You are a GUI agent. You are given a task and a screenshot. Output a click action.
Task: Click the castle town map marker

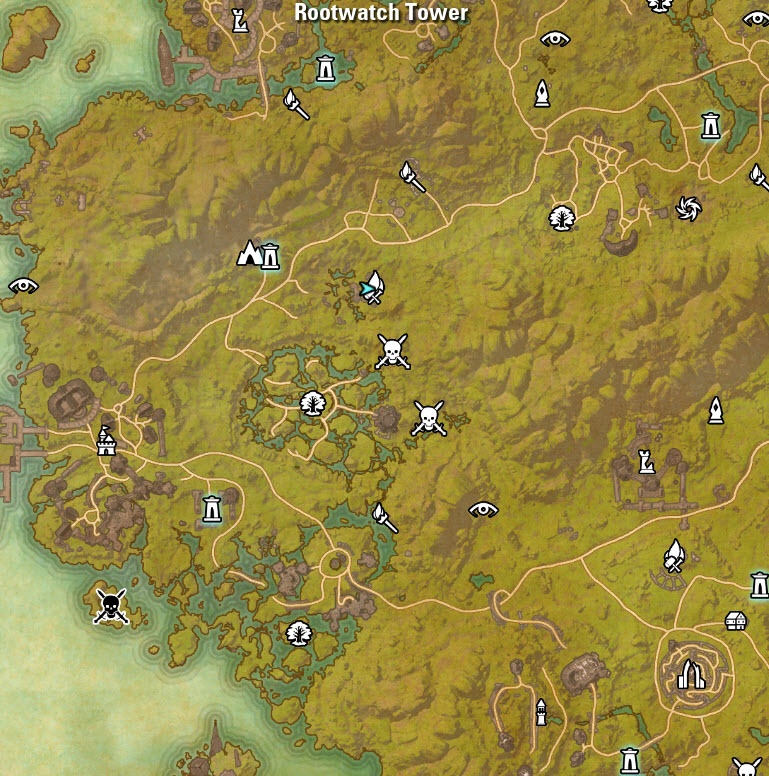point(106,440)
